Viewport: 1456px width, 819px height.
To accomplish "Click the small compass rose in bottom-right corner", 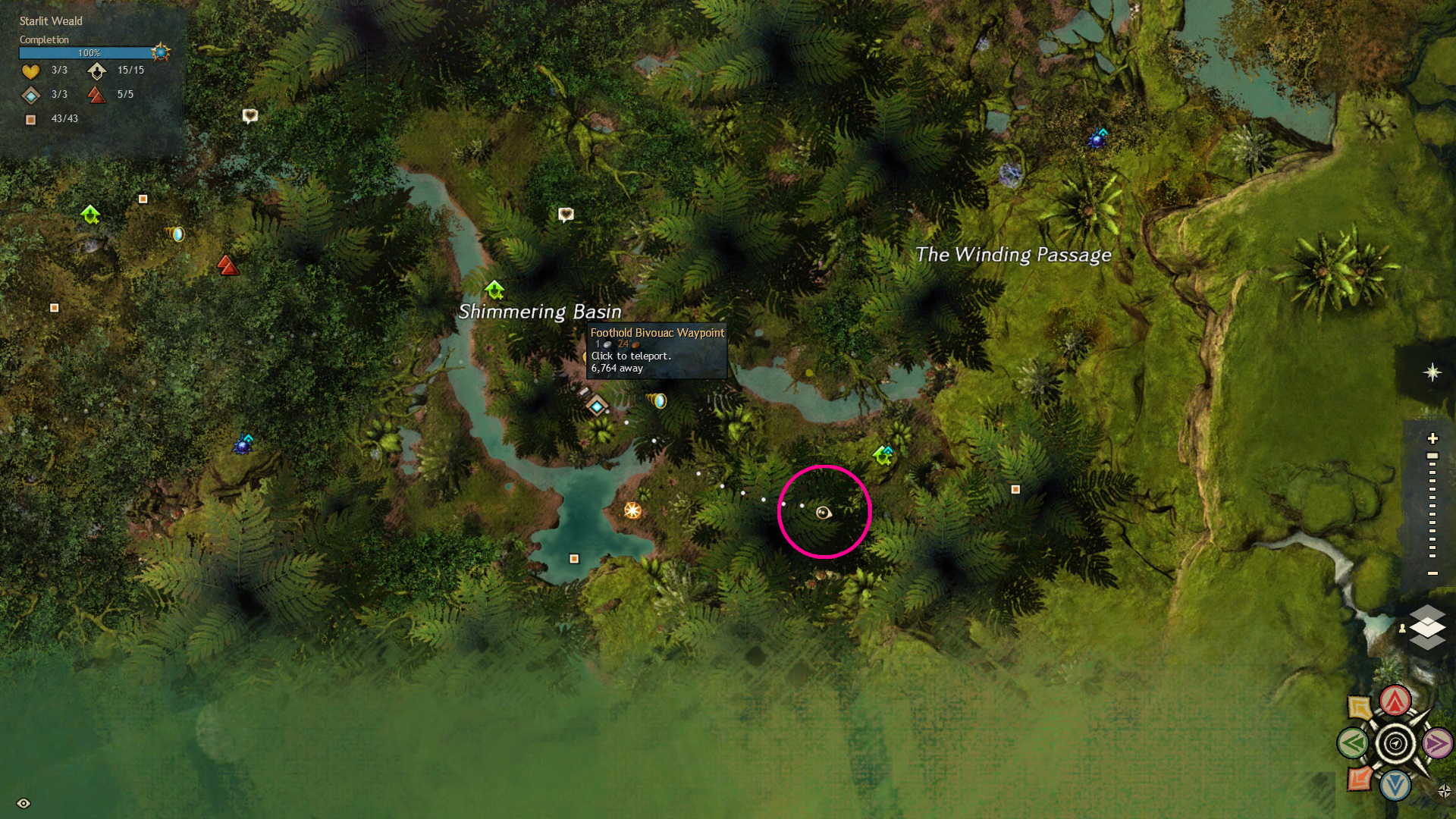I will [1444, 791].
